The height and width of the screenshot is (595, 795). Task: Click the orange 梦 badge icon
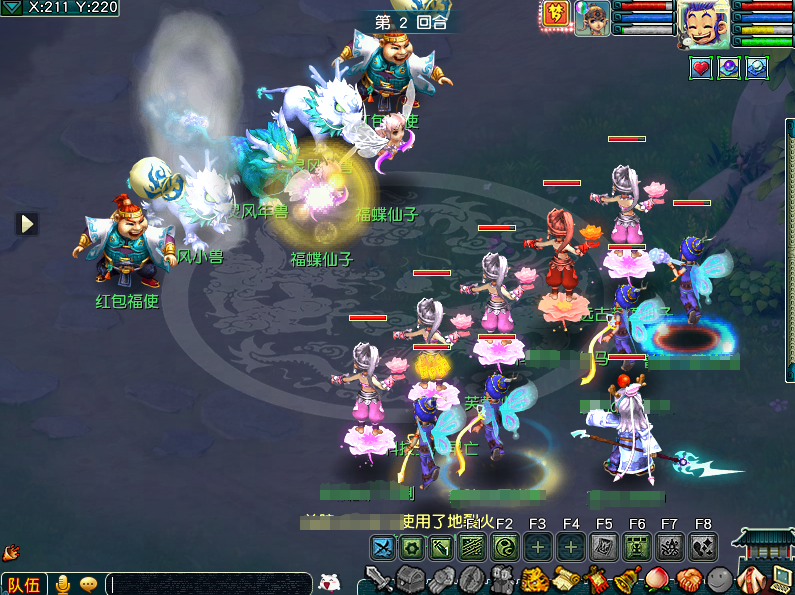pyautogui.click(x=555, y=14)
